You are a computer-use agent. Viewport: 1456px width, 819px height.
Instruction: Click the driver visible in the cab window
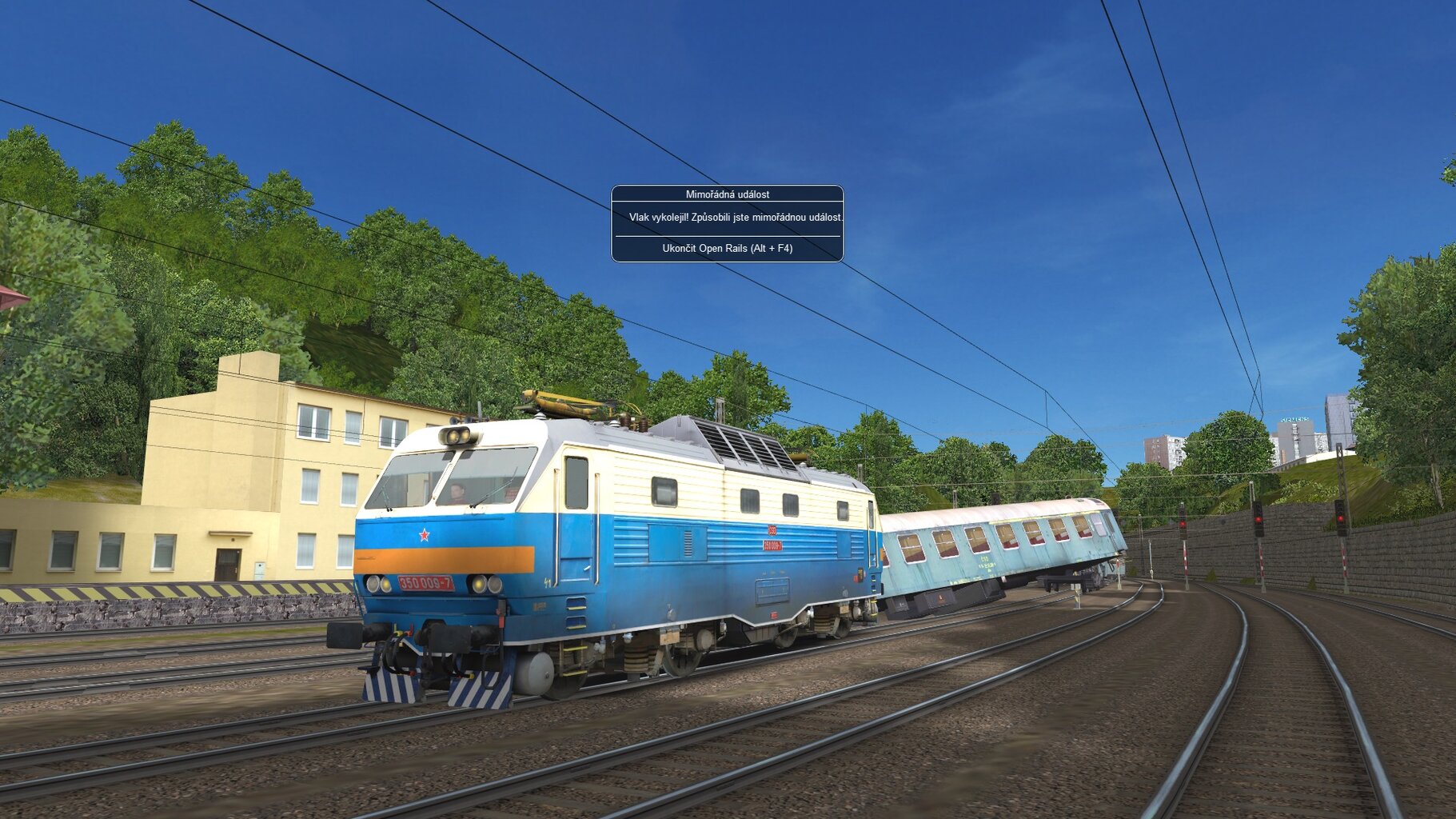click(x=457, y=491)
